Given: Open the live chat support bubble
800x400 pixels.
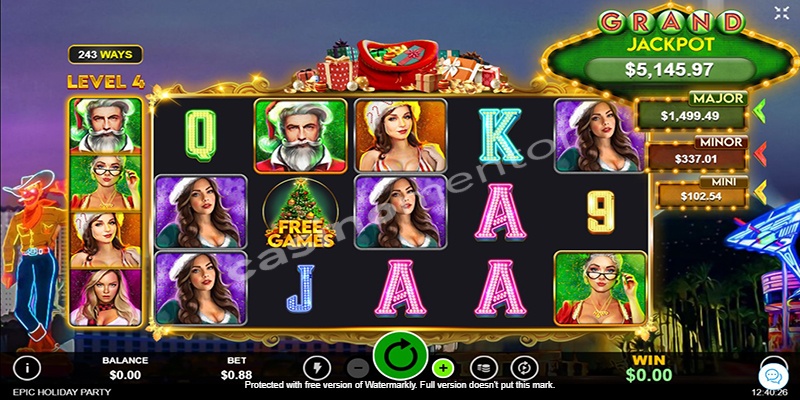Looking at the screenshot, I should (x=772, y=374).
